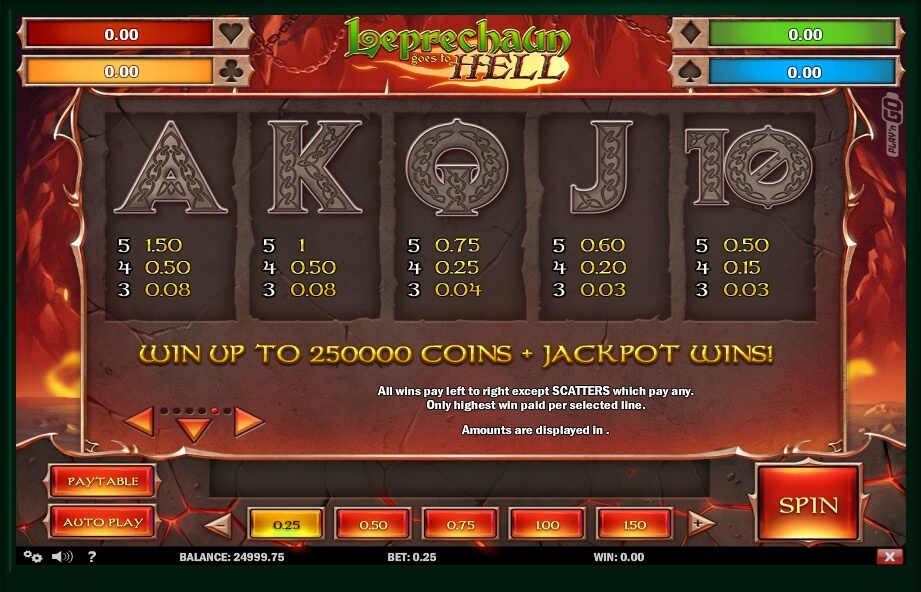Go to the next paytable page
Image resolution: width=921 pixels, height=592 pixels.
249,422
